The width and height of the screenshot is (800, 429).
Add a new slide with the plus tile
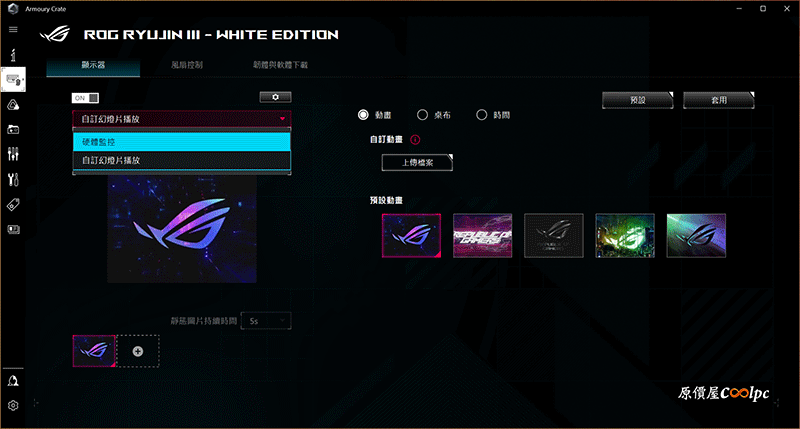(x=137, y=351)
